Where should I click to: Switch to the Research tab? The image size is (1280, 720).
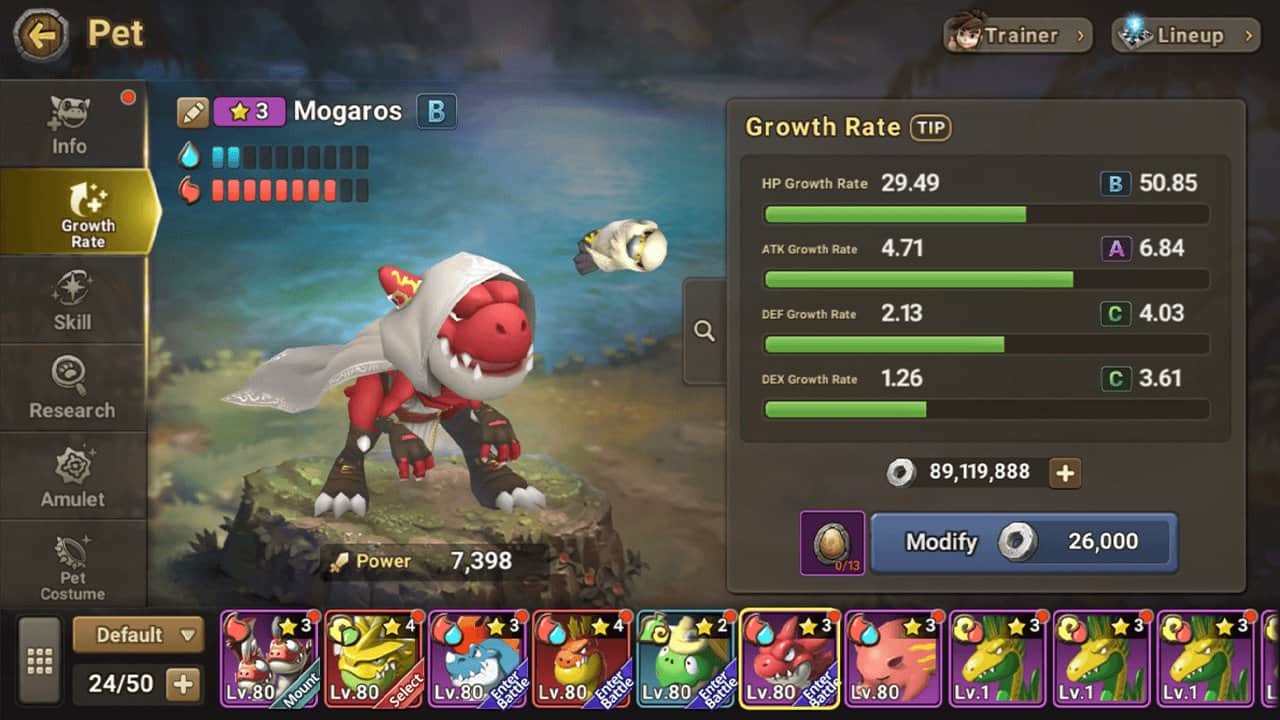[x=72, y=389]
